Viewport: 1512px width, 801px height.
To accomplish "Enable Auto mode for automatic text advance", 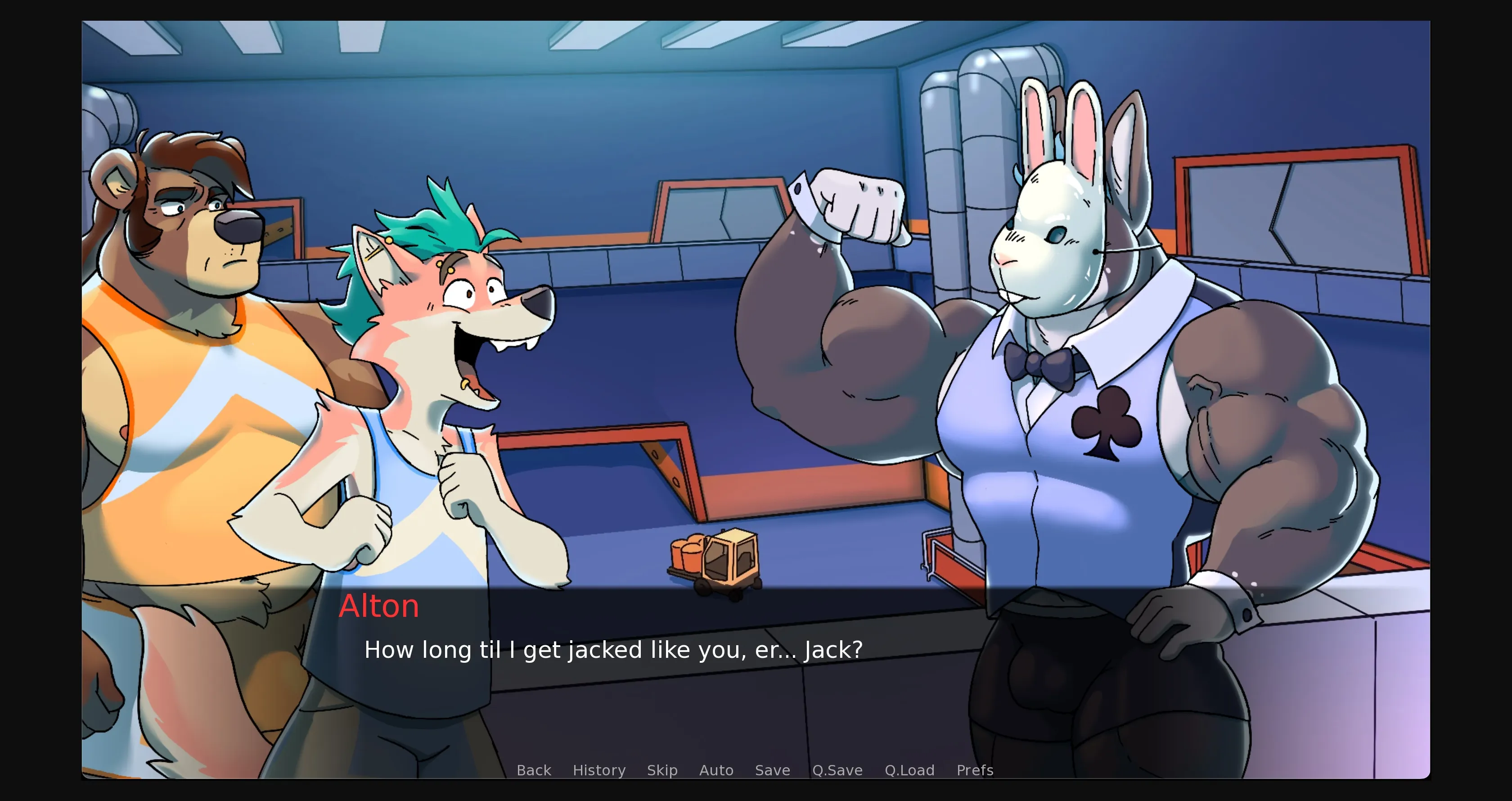I will pos(716,770).
